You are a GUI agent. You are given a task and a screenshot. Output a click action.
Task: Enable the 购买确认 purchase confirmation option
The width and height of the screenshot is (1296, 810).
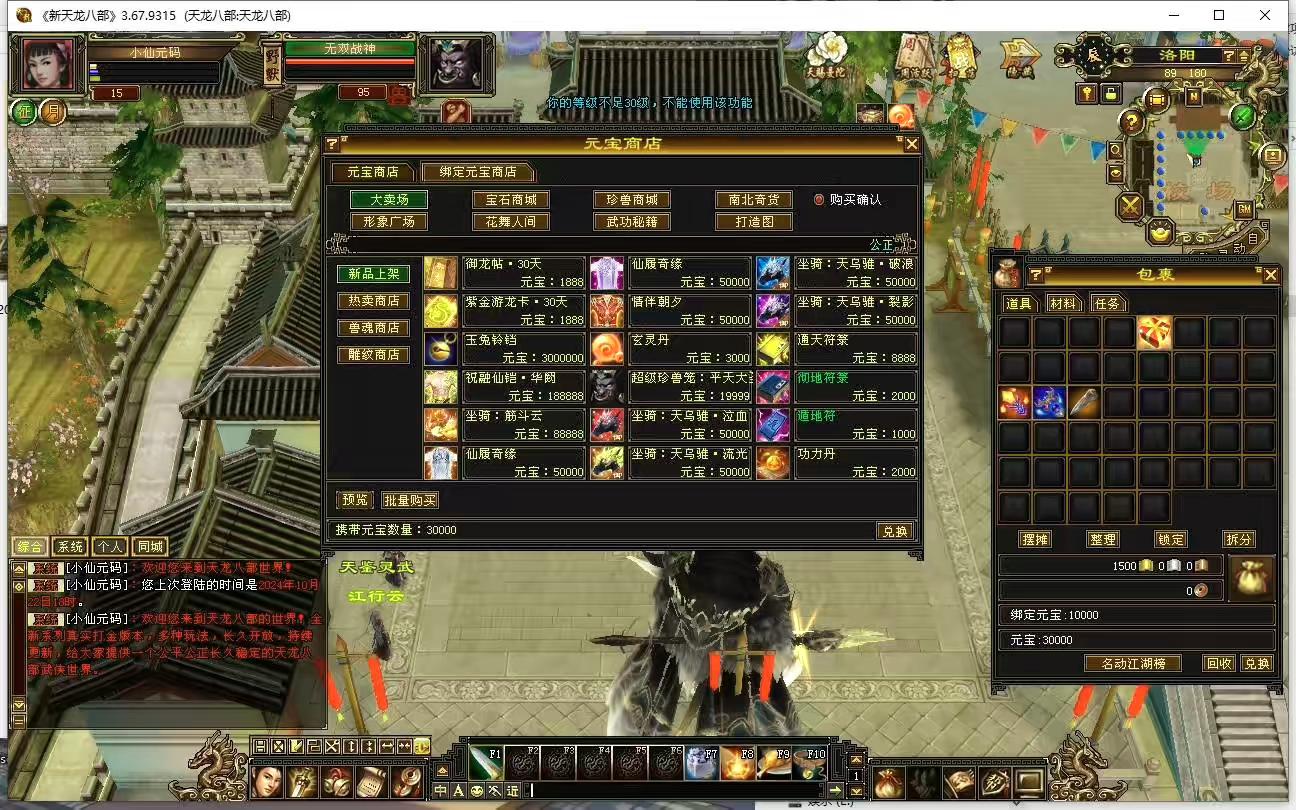click(x=819, y=198)
